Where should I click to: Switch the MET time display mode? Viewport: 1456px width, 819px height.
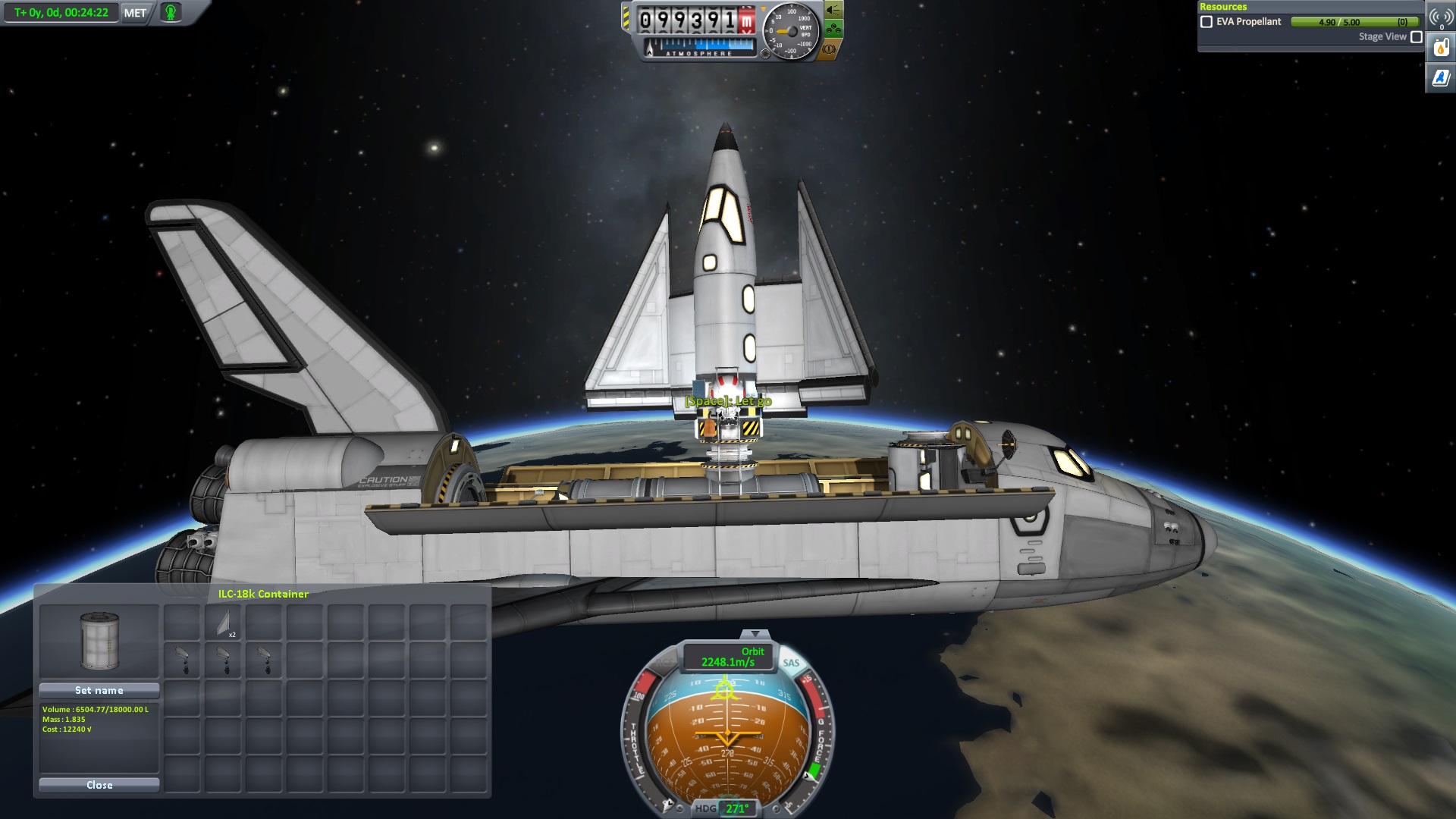pos(135,13)
